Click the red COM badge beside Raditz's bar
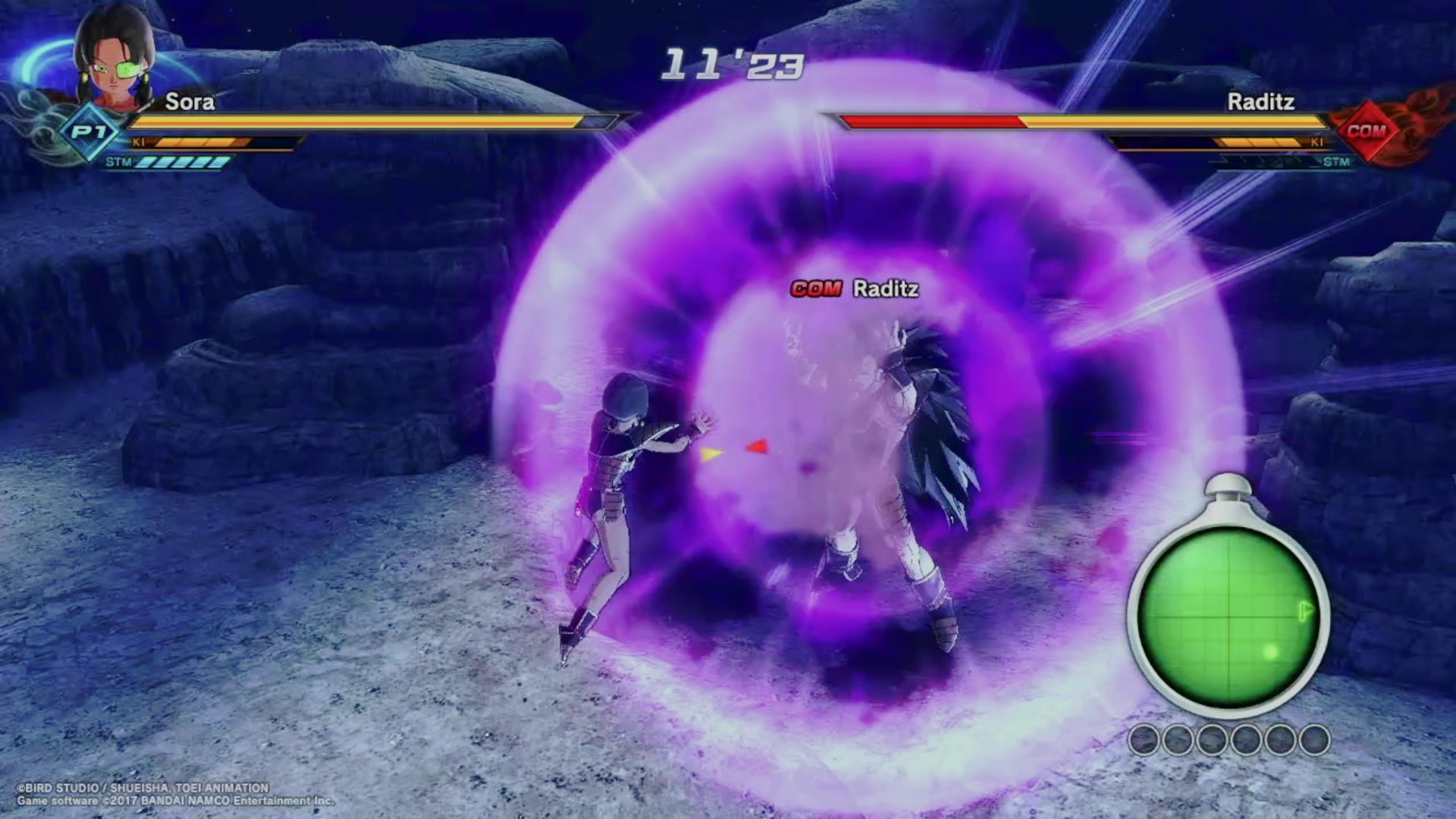This screenshot has height=819, width=1456. click(1367, 131)
